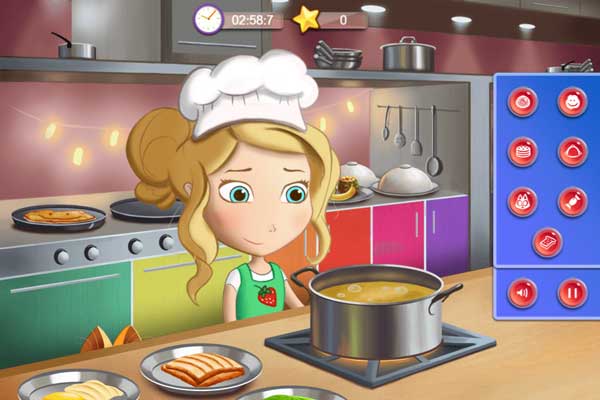Choose the wrapped candy icon button

pyautogui.click(x=573, y=201)
